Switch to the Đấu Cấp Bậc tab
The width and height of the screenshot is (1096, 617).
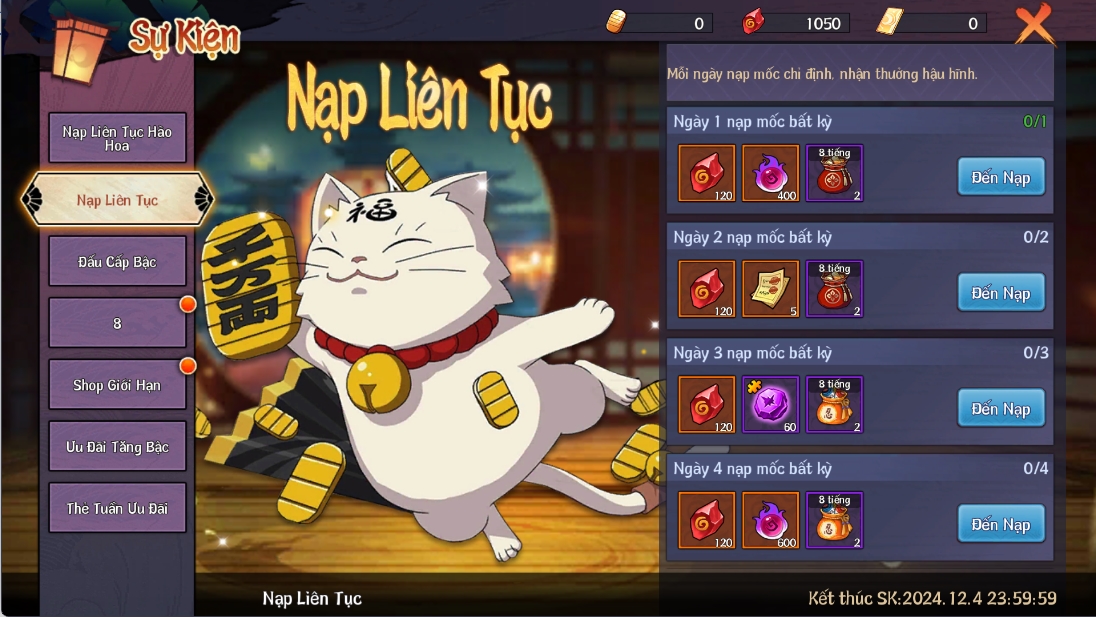point(117,262)
